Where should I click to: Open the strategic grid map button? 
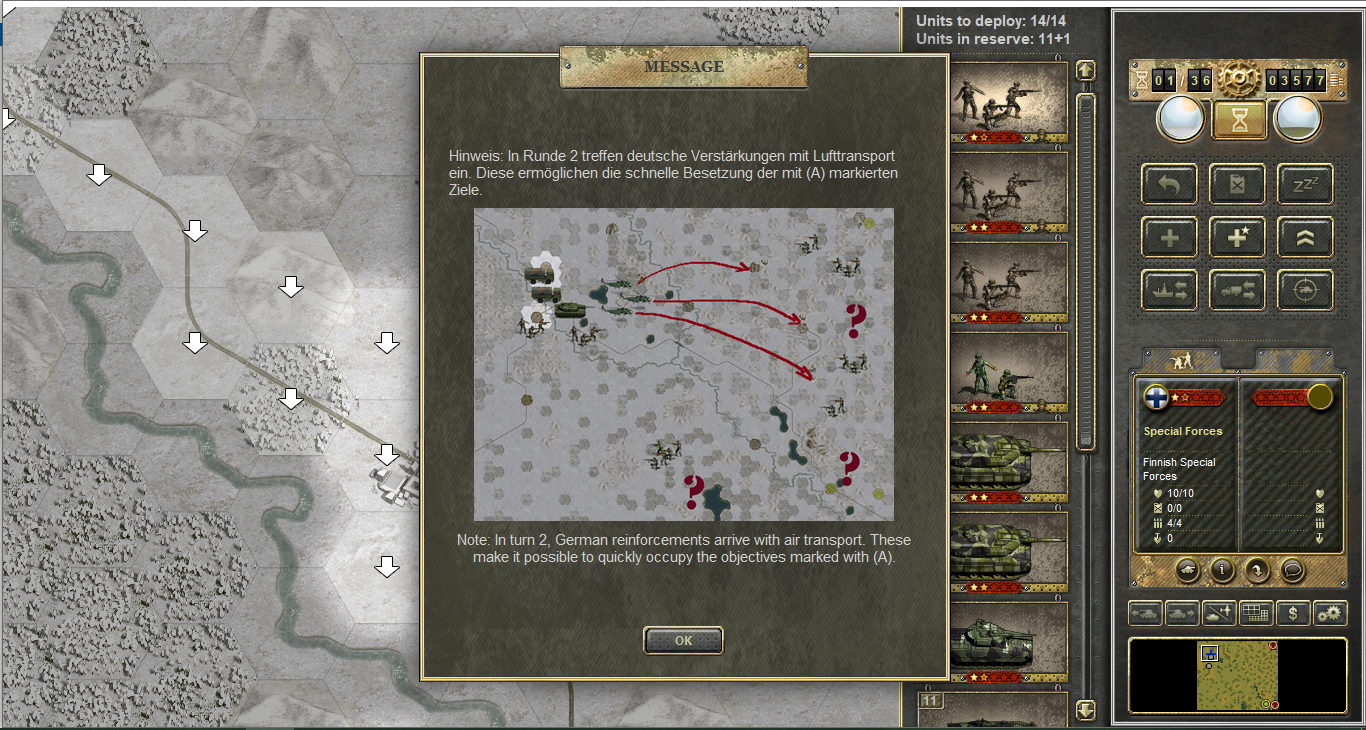pos(1255,613)
